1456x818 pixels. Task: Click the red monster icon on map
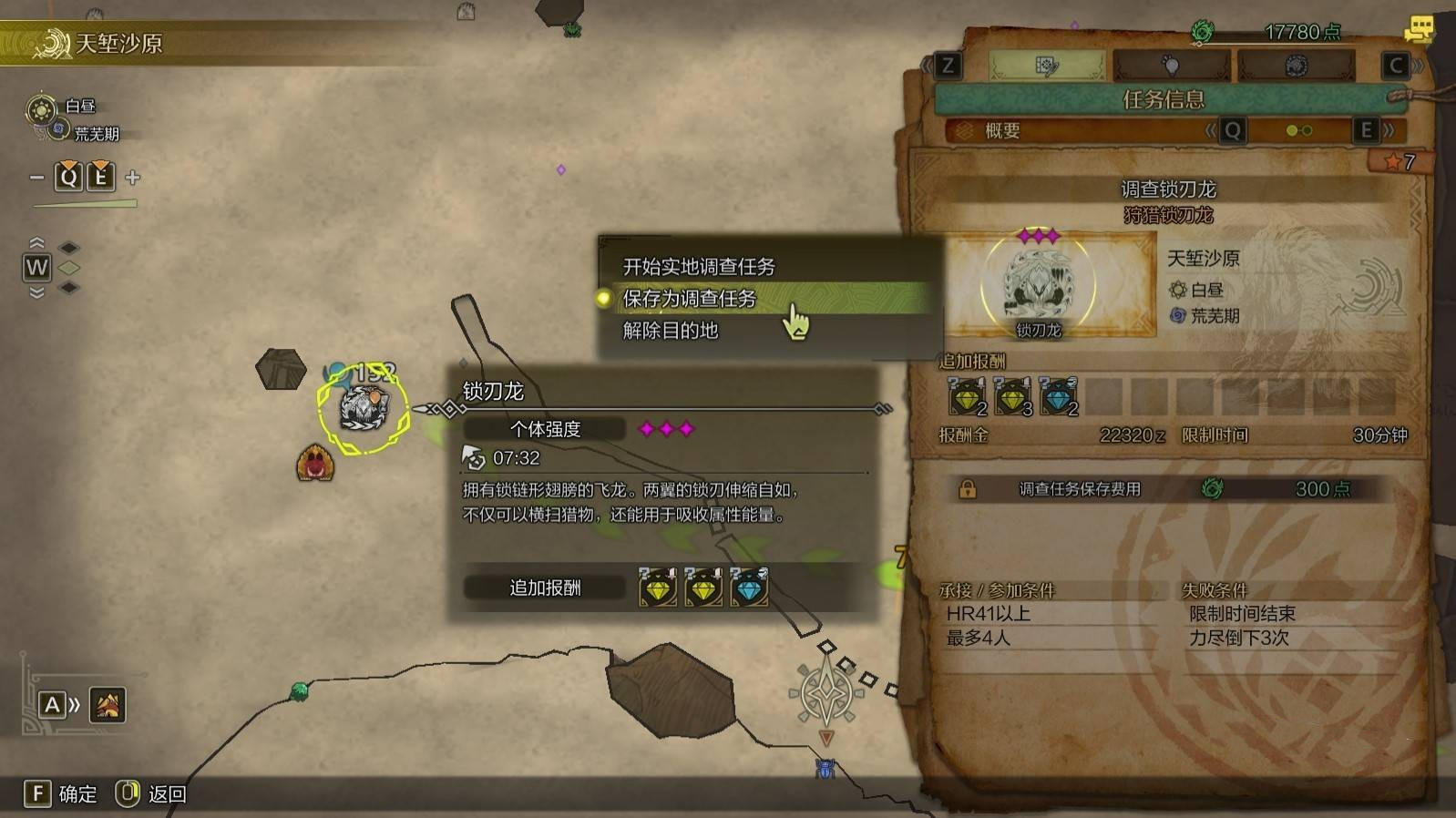(x=315, y=464)
